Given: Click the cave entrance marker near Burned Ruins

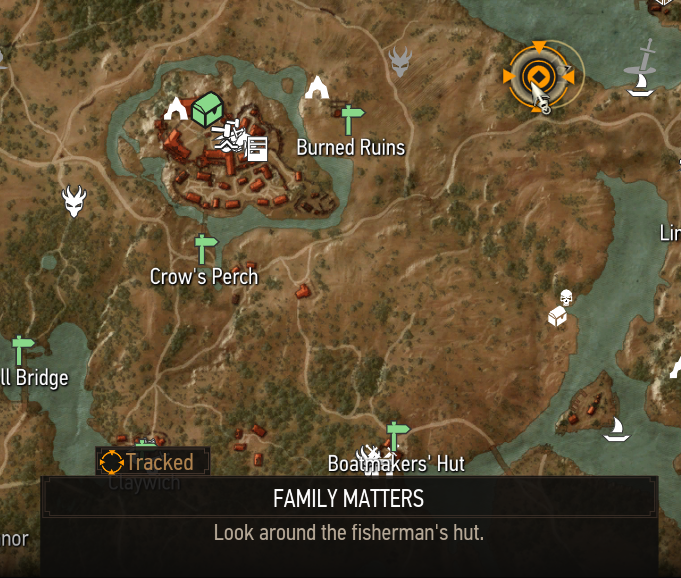Looking at the screenshot, I should tap(317, 88).
